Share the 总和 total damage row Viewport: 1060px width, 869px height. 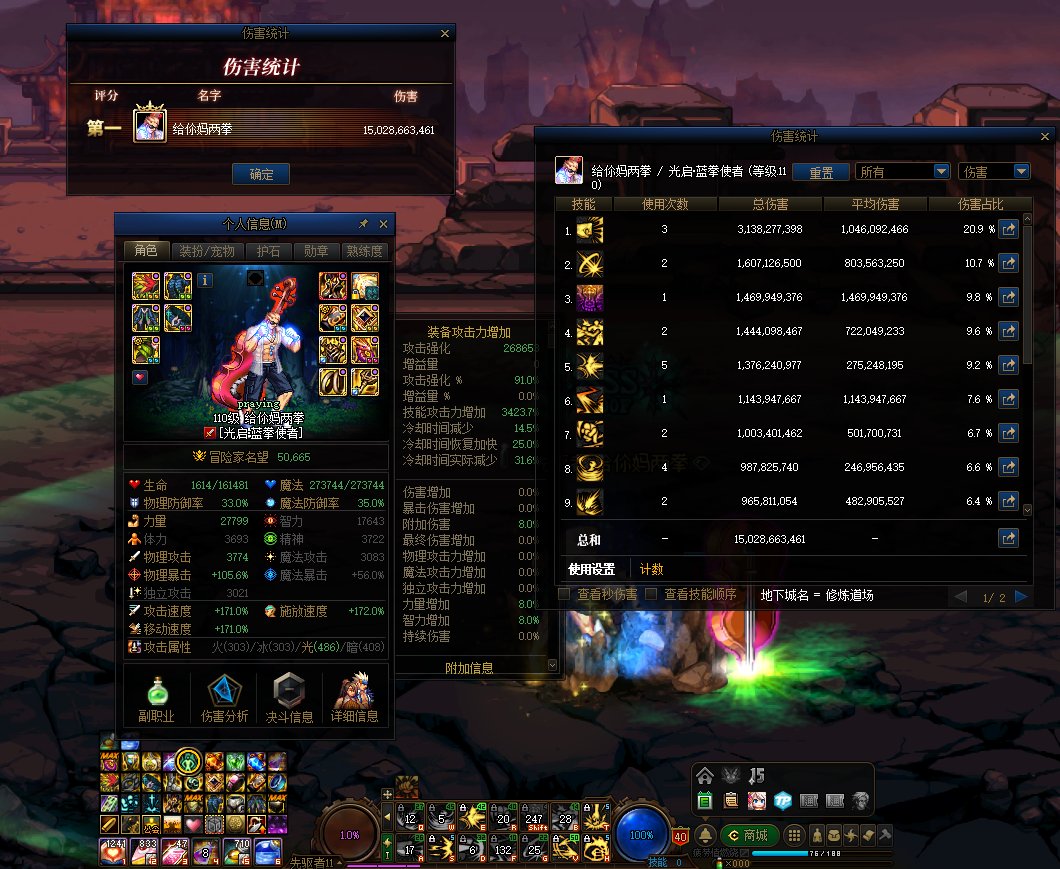[x=1008, y=539]
